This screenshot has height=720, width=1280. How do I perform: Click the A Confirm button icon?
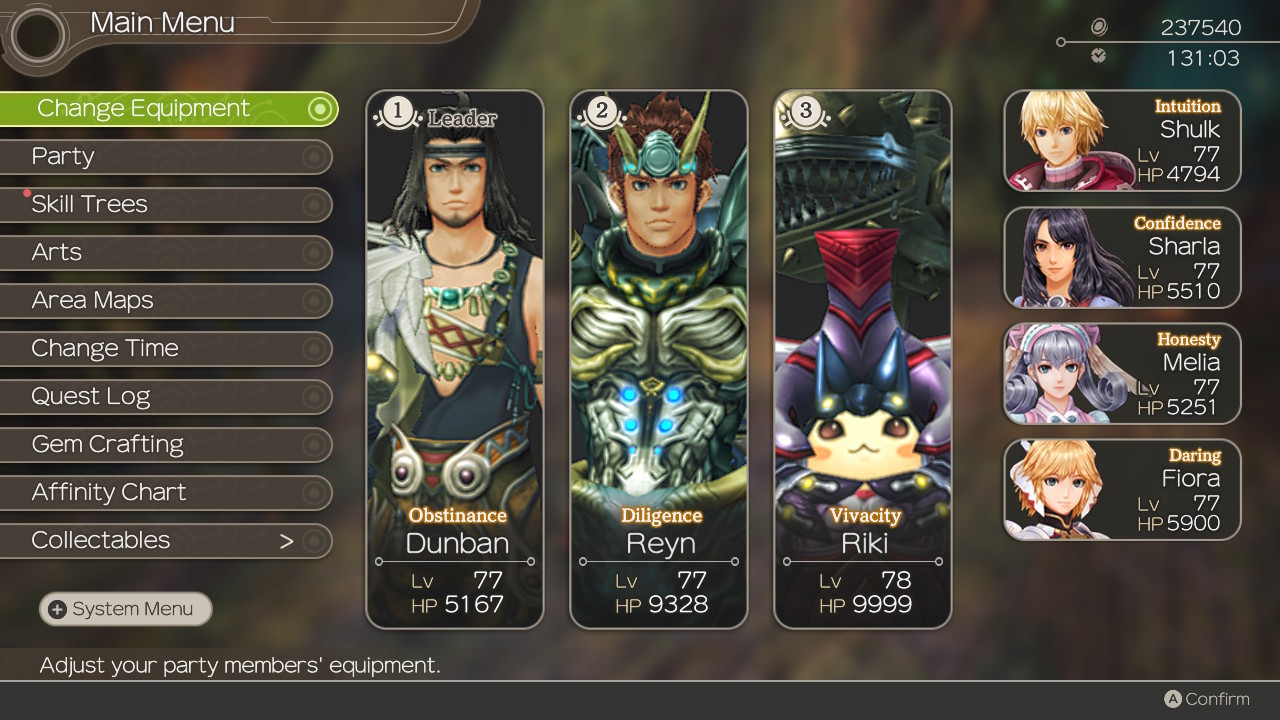coord(1174,699)
